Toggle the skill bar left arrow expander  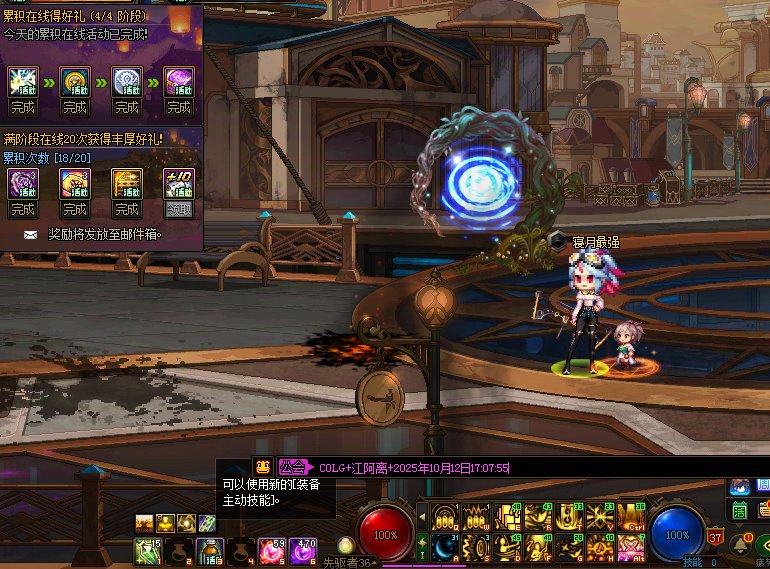[422, 516]
